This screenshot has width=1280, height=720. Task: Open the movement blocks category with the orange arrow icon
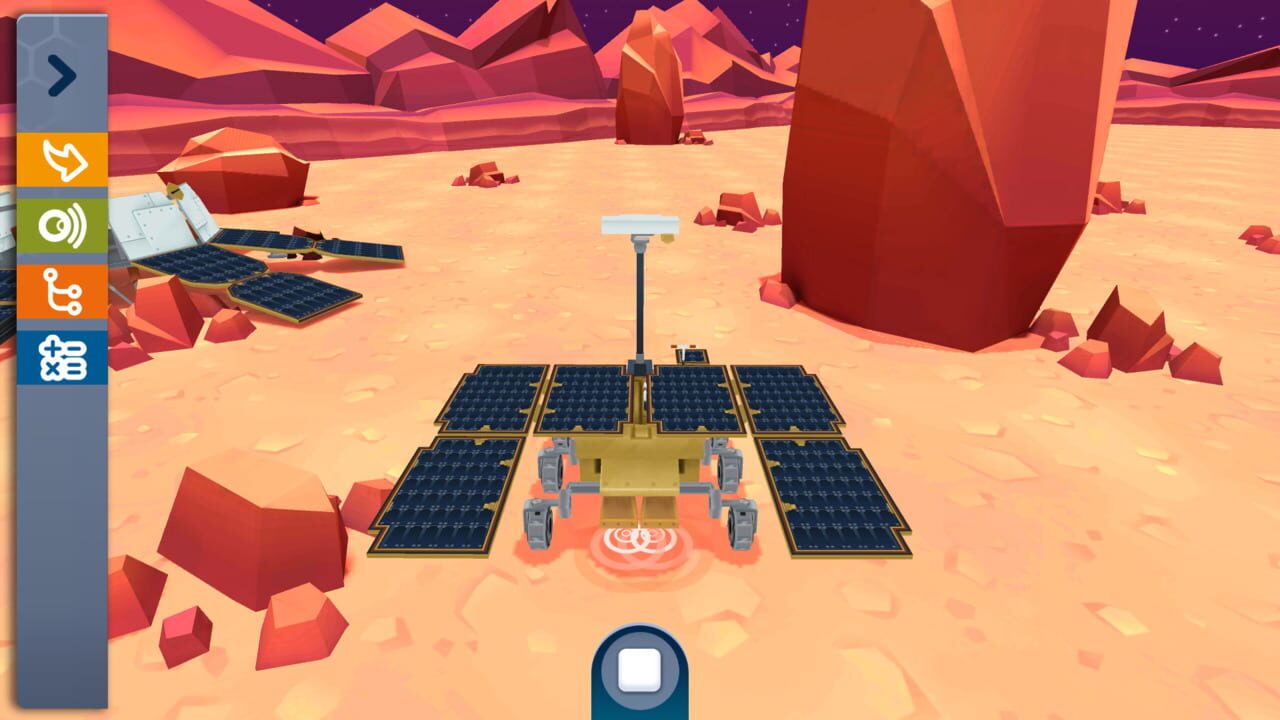coord(60,156)
